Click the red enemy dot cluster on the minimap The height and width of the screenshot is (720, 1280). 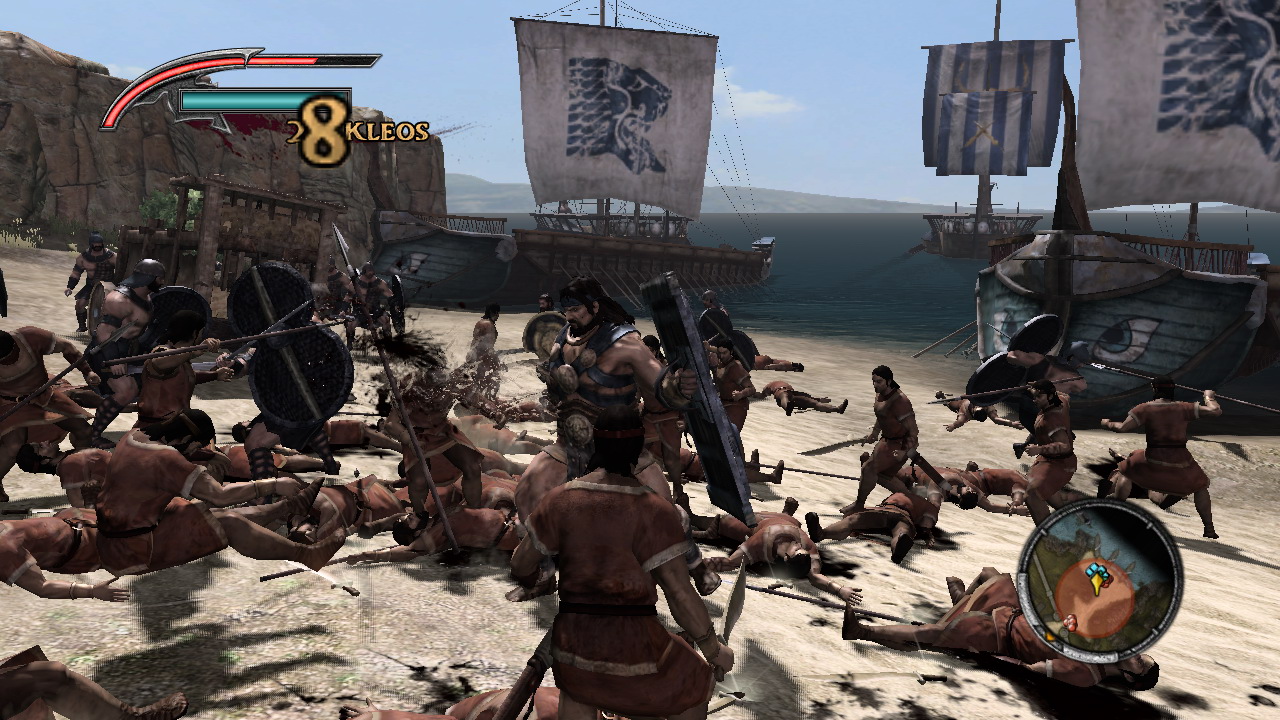[x=1071, y=622]
